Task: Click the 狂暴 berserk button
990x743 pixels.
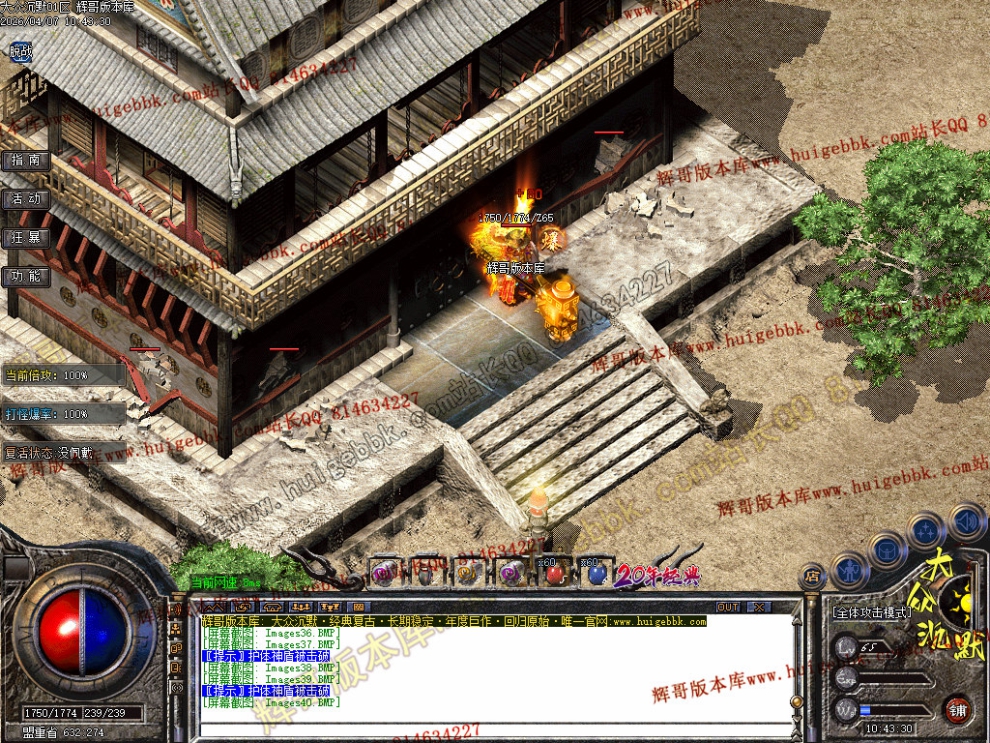Action: (26, 238)
